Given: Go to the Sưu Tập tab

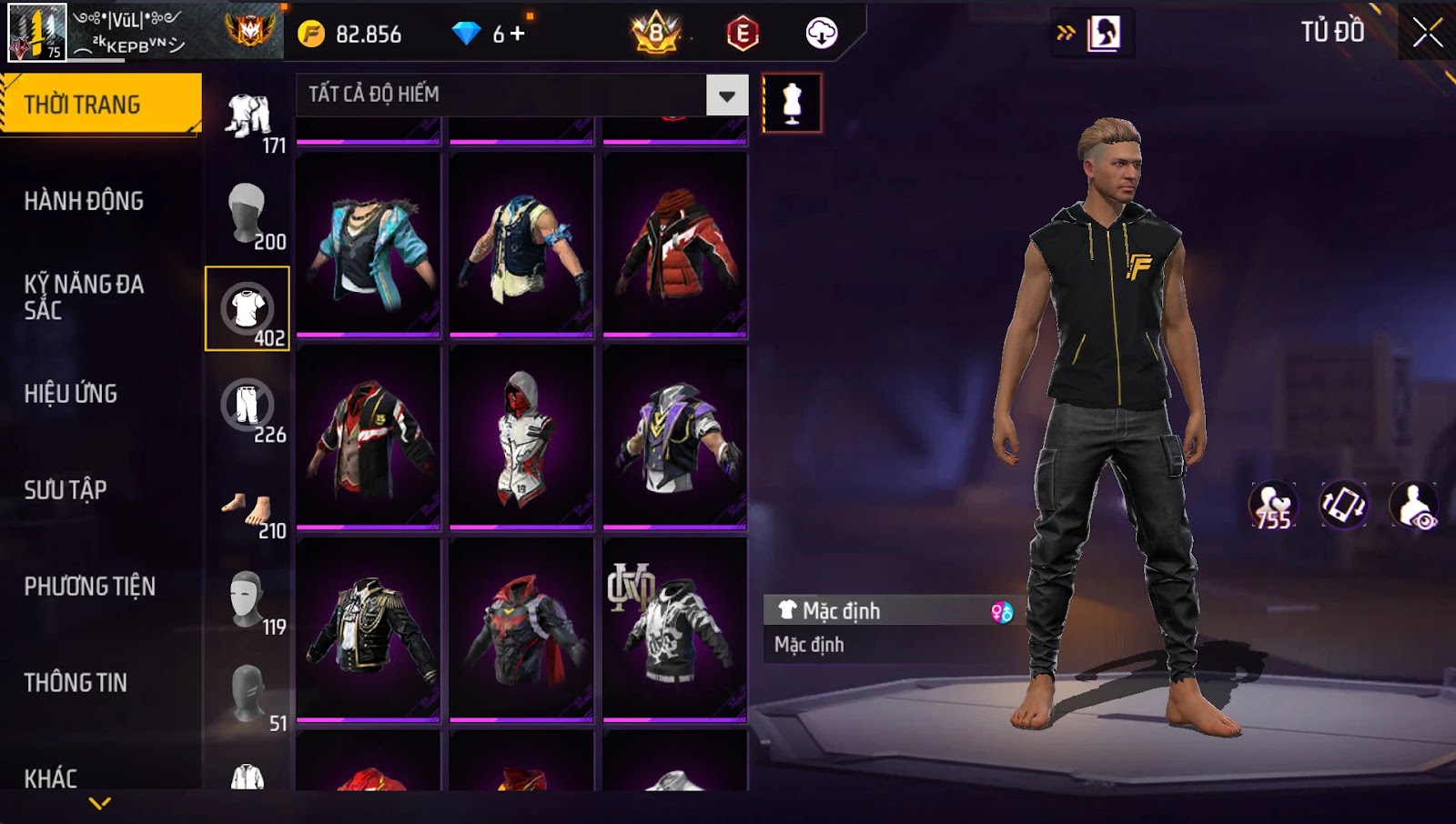Looking at the screenshot, I should pyautogui.click(x=66, y=490).
